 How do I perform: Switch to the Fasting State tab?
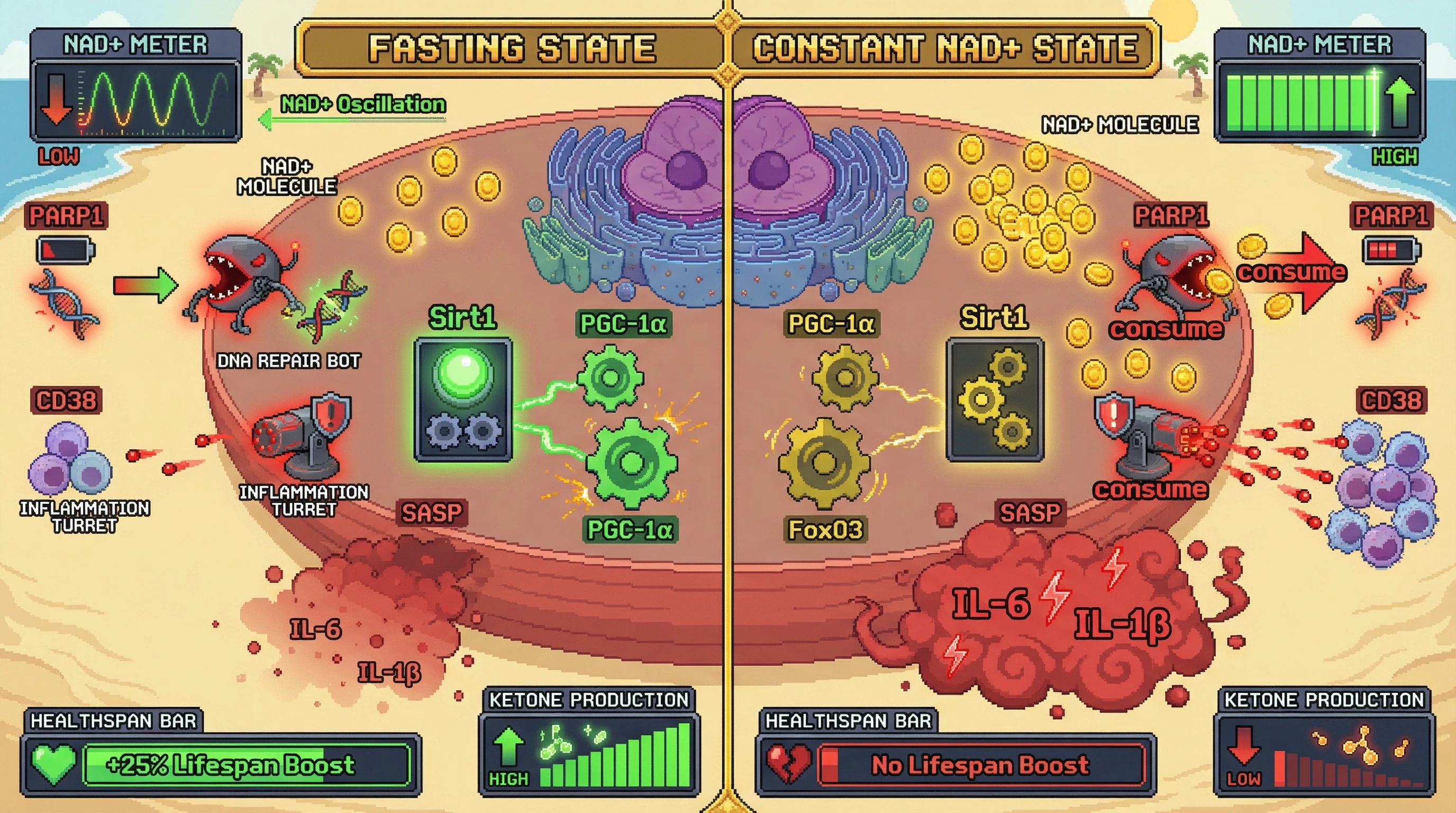[x=512, y=48]
